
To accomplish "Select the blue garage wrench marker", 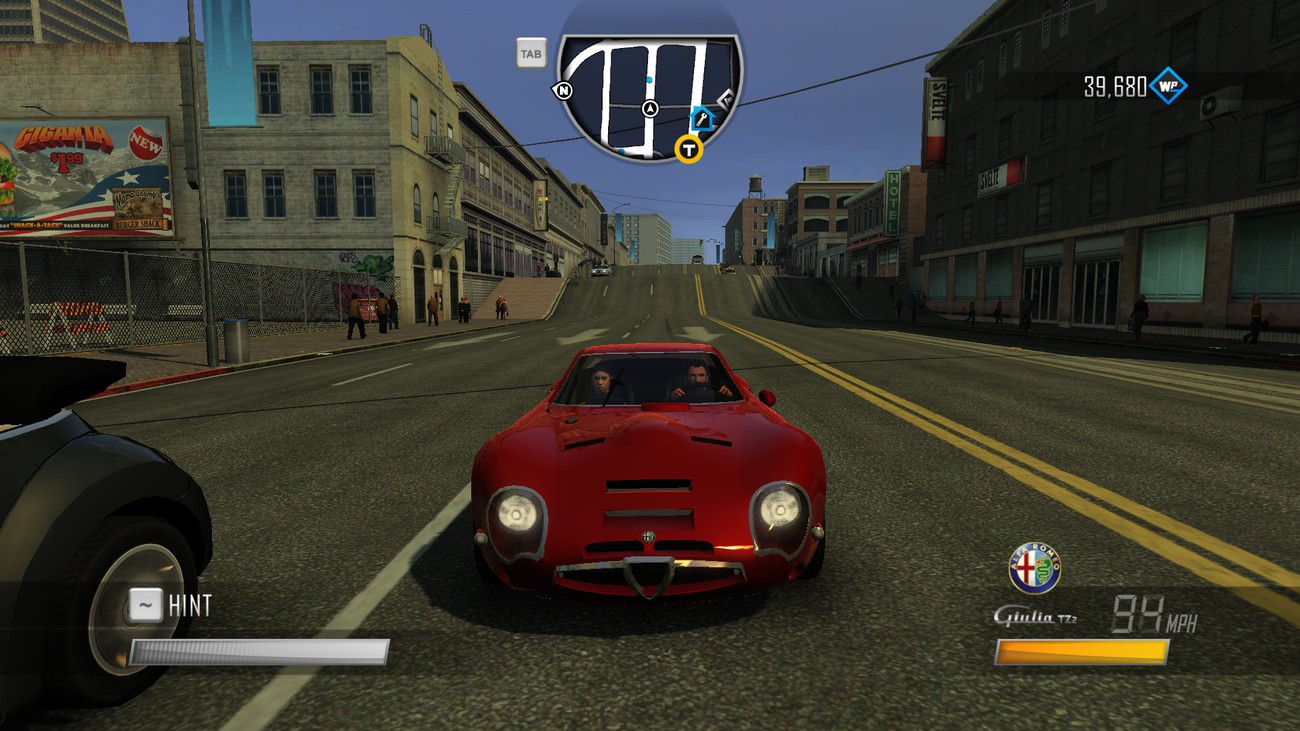I will (702, 120).
